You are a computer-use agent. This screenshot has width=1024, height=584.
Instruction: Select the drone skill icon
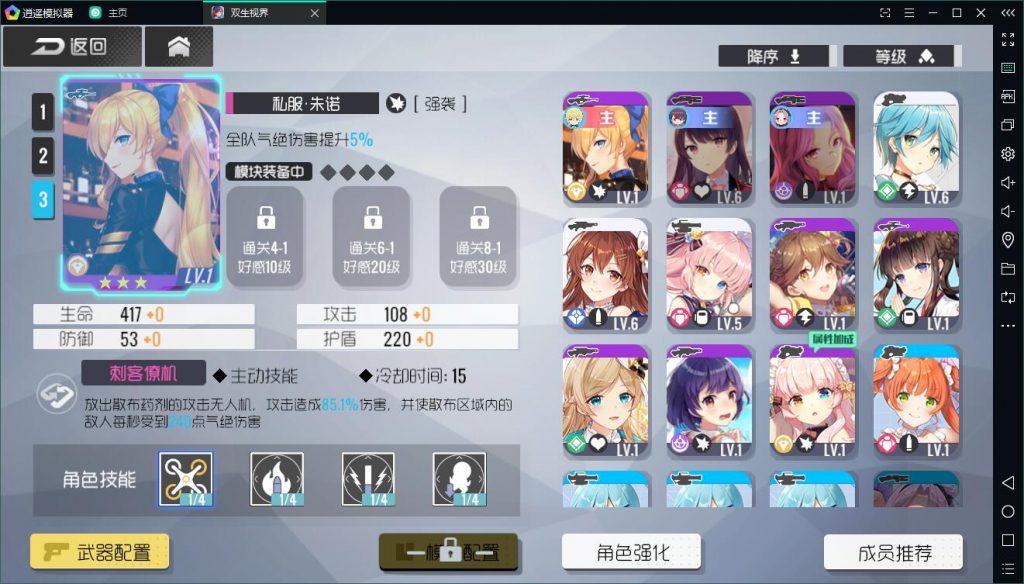click(186, 478)
